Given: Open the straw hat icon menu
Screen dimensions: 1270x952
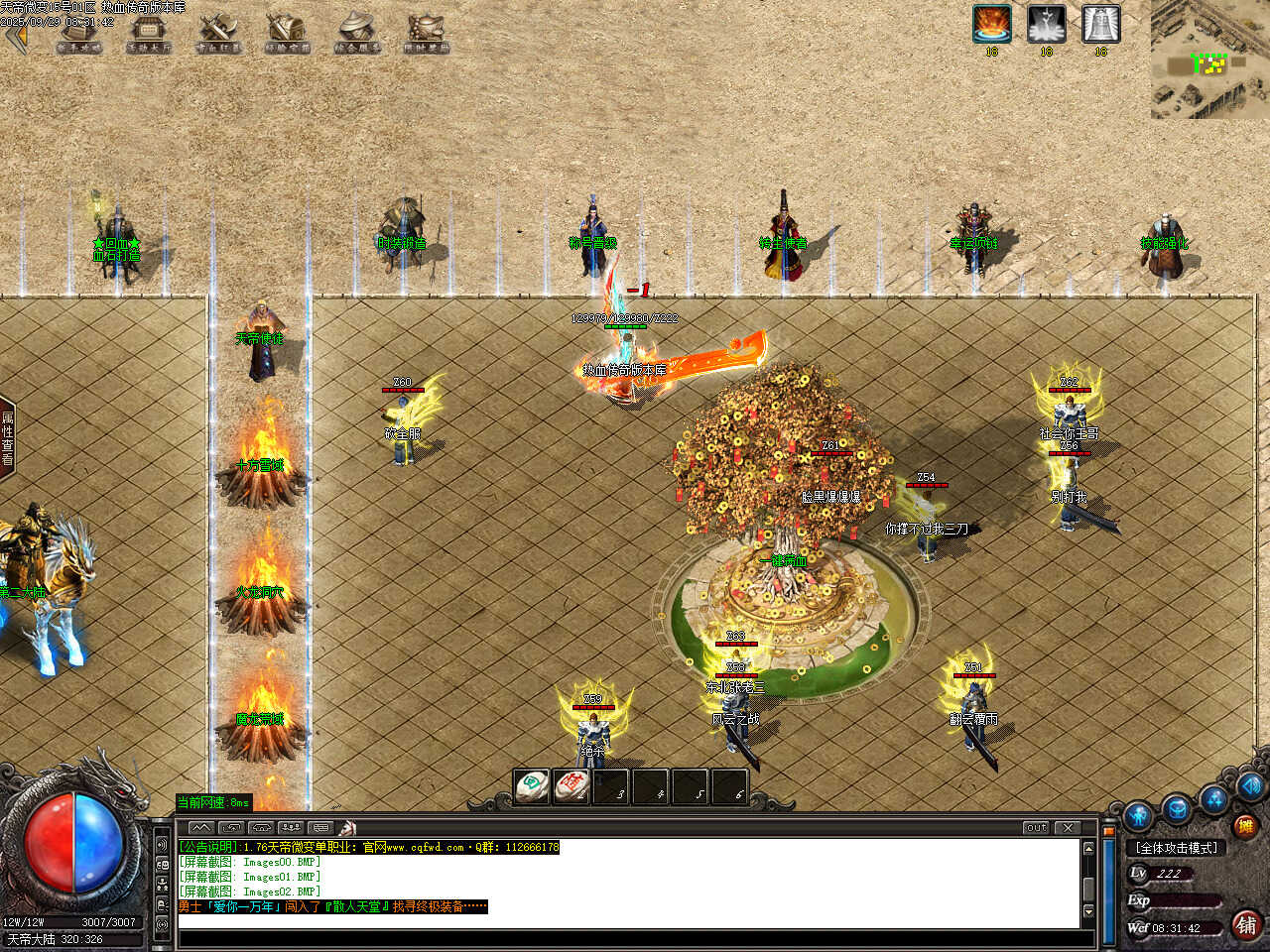Looking at the screenshot, I should (357, 33).
